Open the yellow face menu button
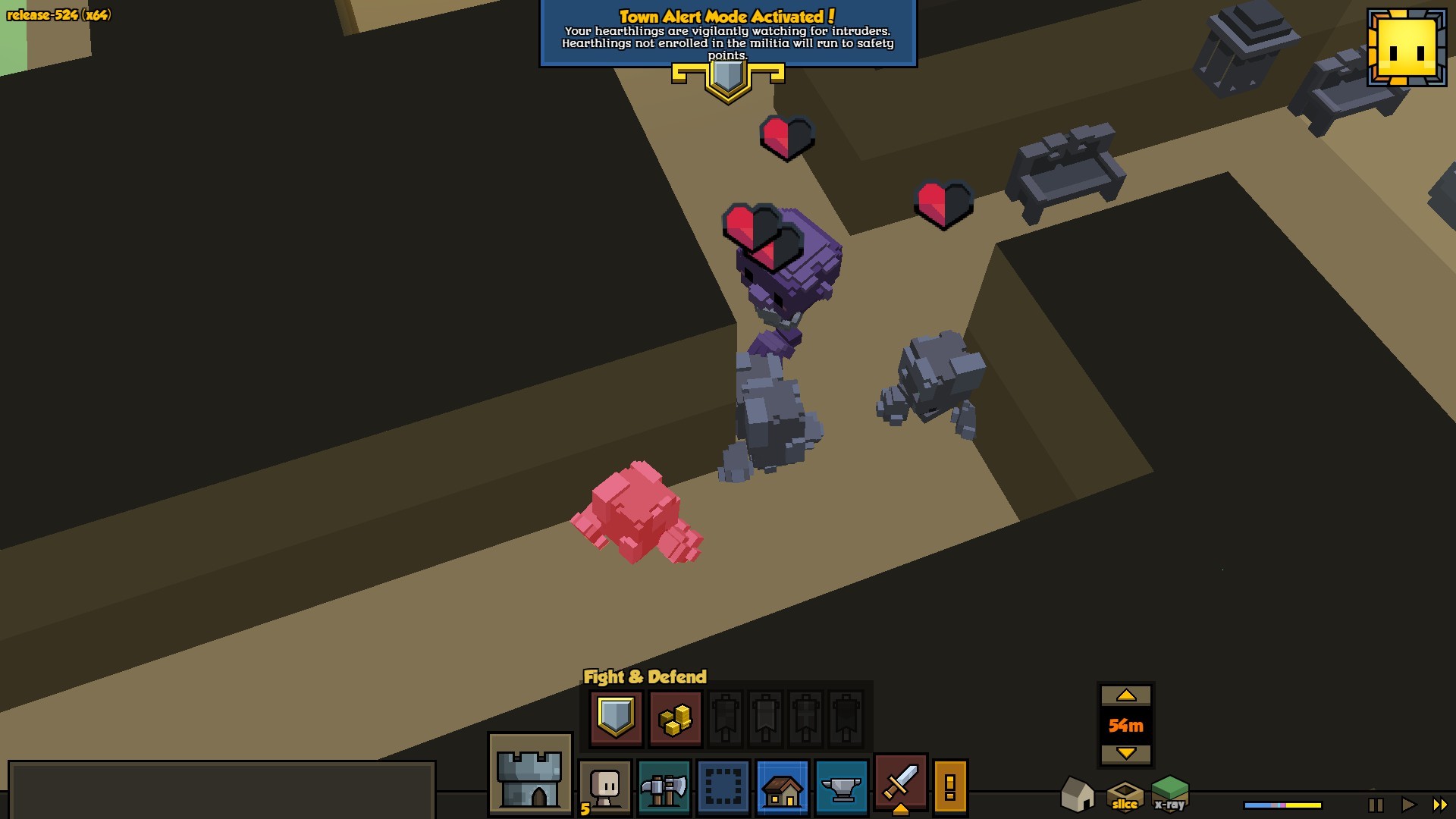 click(x=1407, y=48)
